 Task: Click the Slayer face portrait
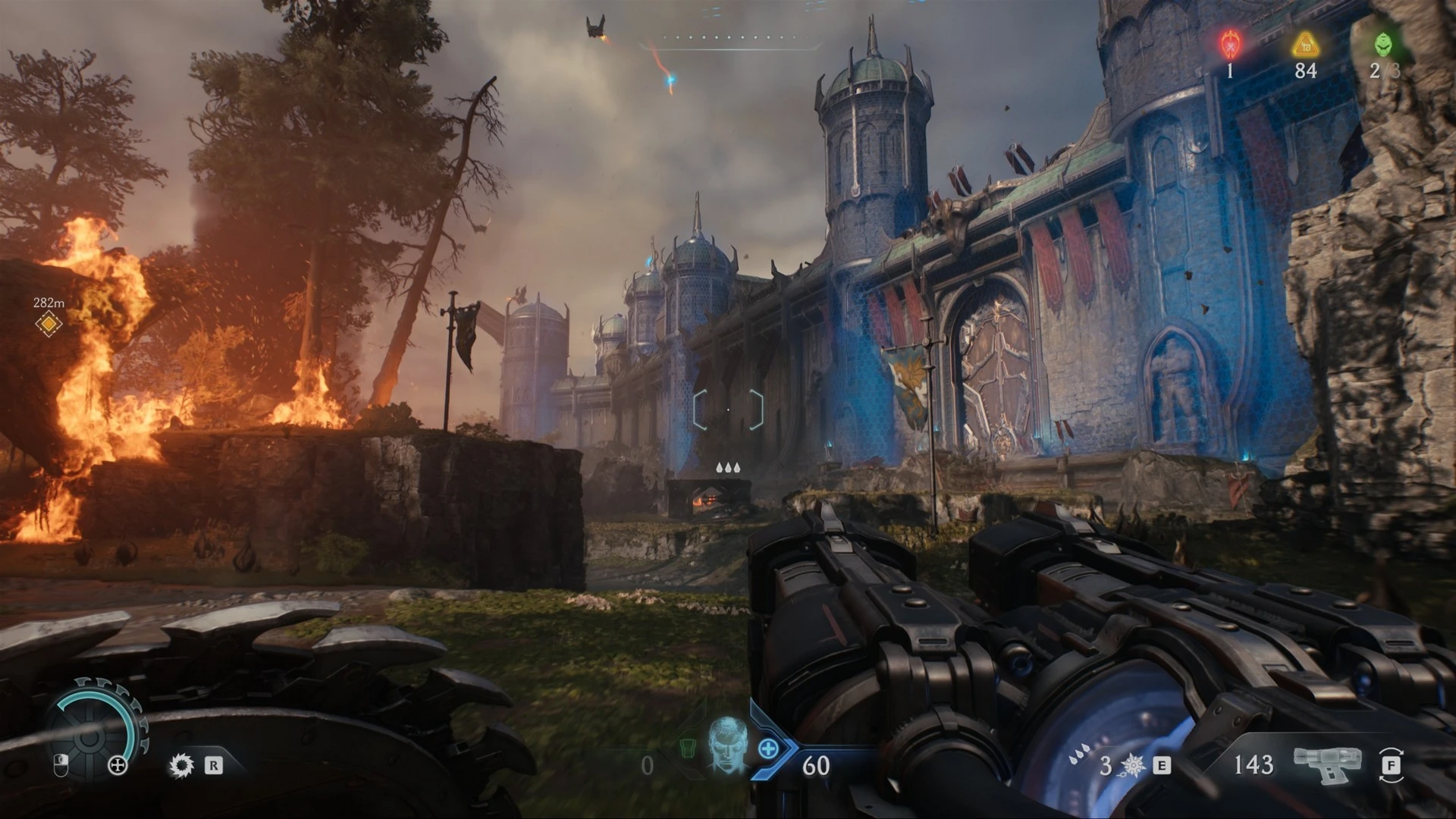[x=726, y=744]
